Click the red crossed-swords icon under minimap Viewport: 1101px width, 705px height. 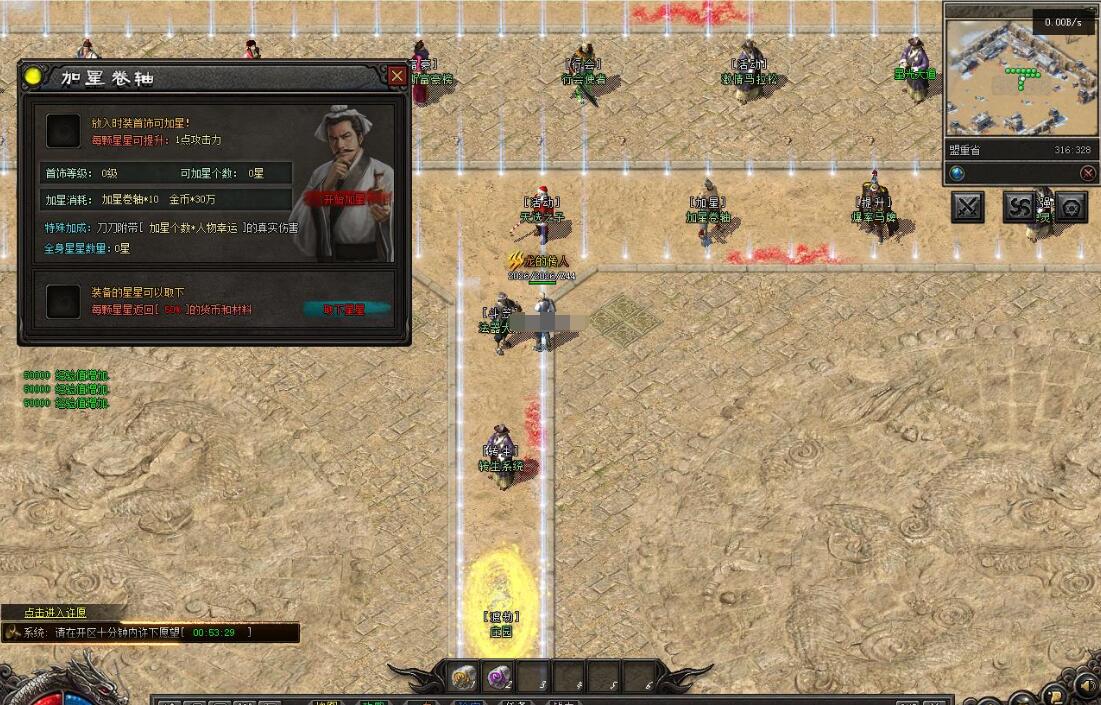tap(1088, 173)
